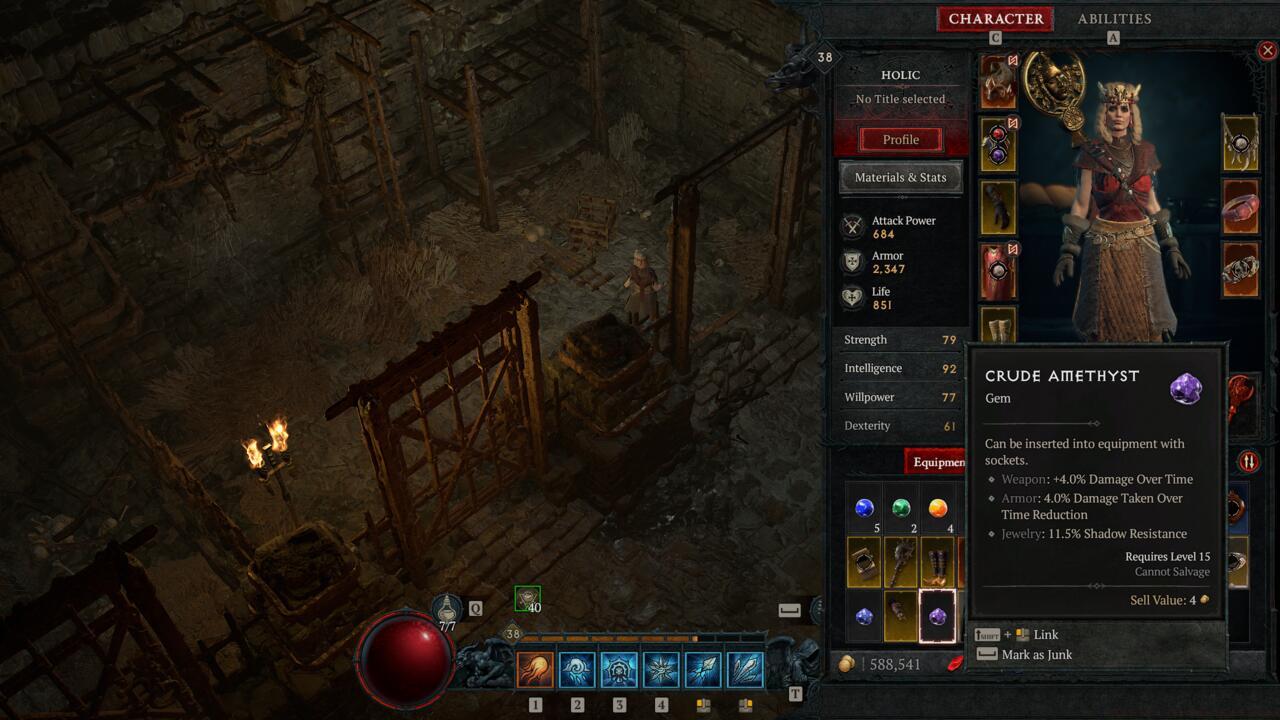
Task: Activate the orange fire bolt skill
Action: tap(535, 669)
